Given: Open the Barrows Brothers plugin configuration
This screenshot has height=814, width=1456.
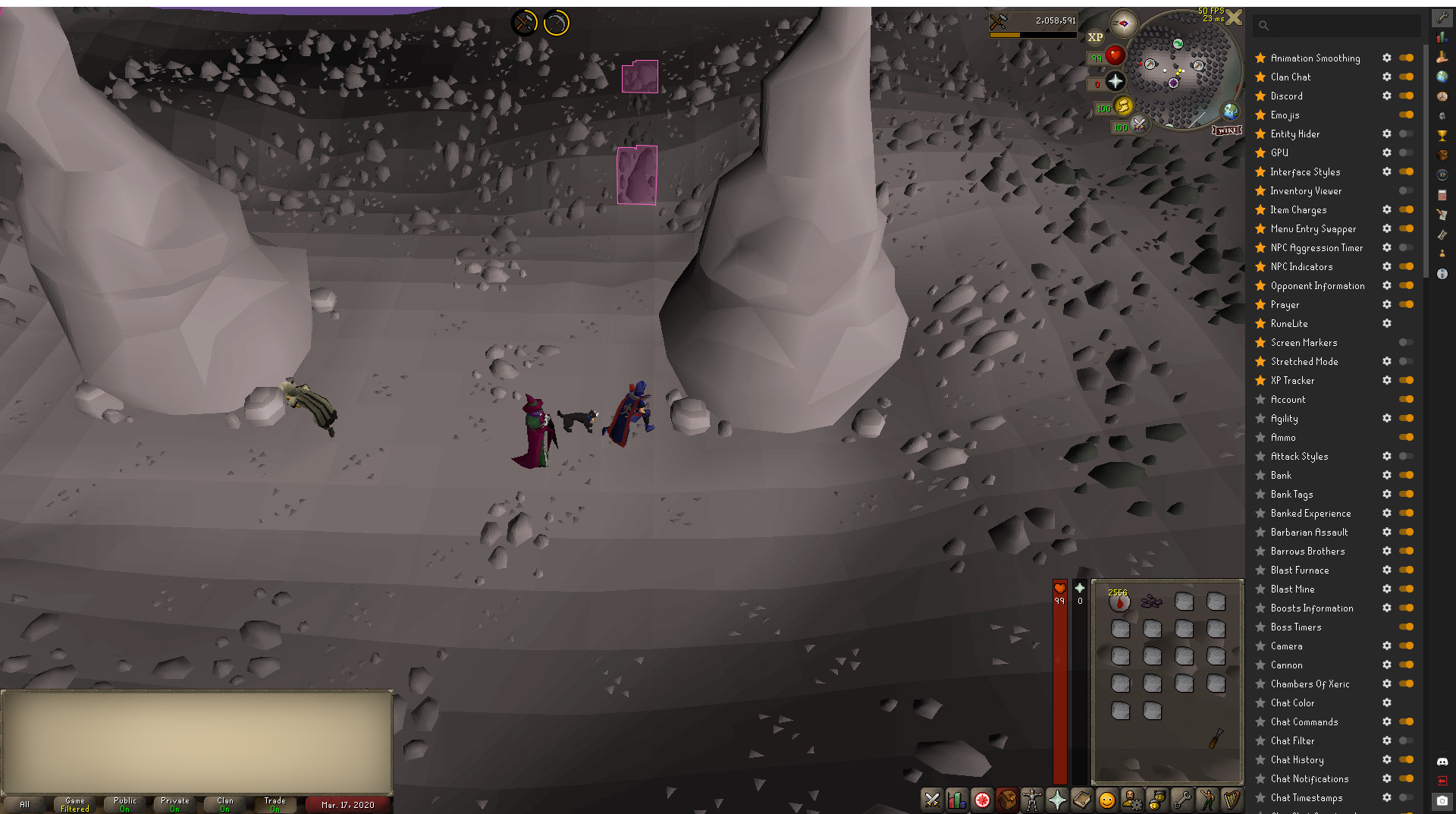Looking at the screenshot, I should [1387, 551].
